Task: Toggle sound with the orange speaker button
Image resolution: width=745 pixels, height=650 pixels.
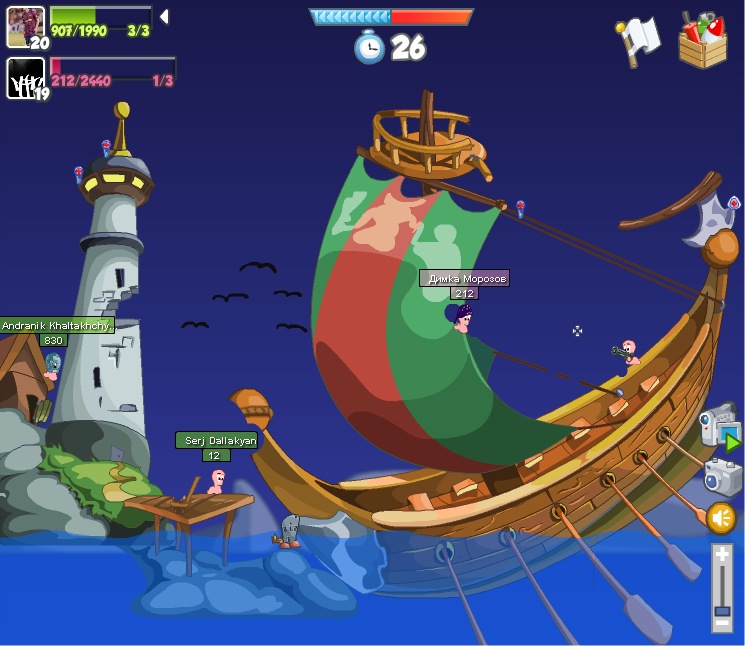Action: coord(721,518)
